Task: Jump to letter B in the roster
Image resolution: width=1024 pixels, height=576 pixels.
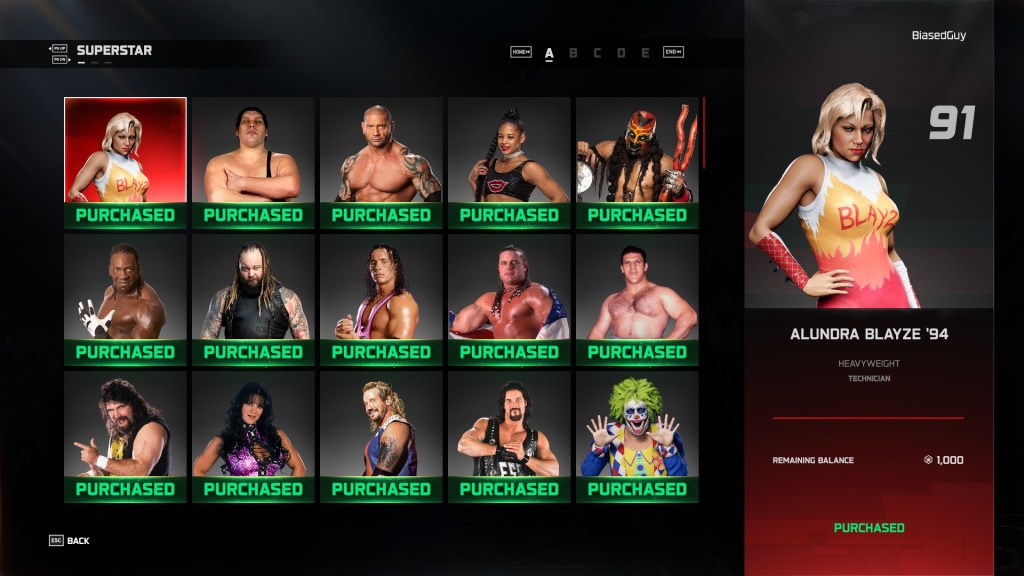Action: click(x=573, y=53)
